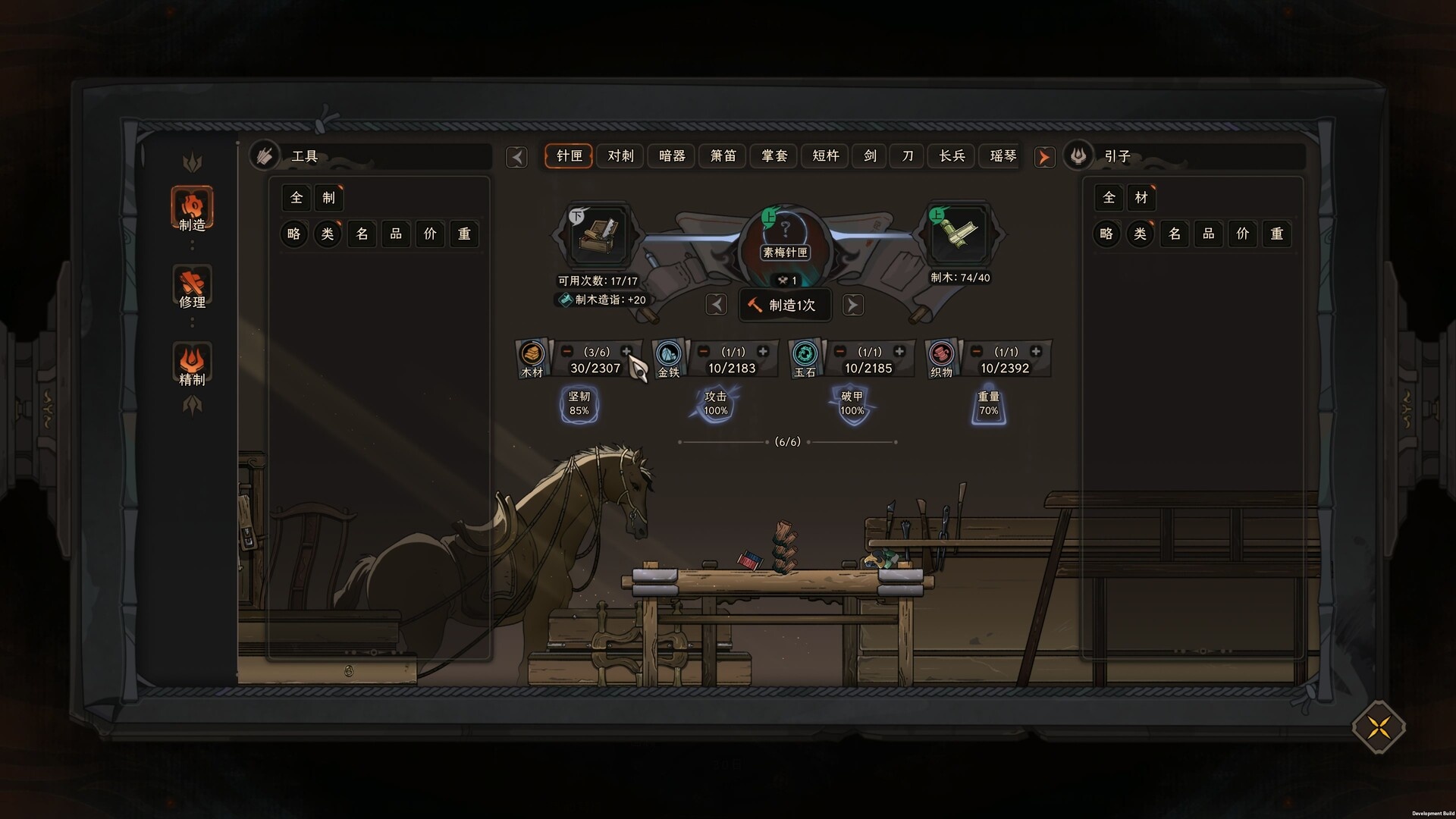1456x819 pixels.
Task: Increase the 织物 fabric material amount
Action: 1036,352
